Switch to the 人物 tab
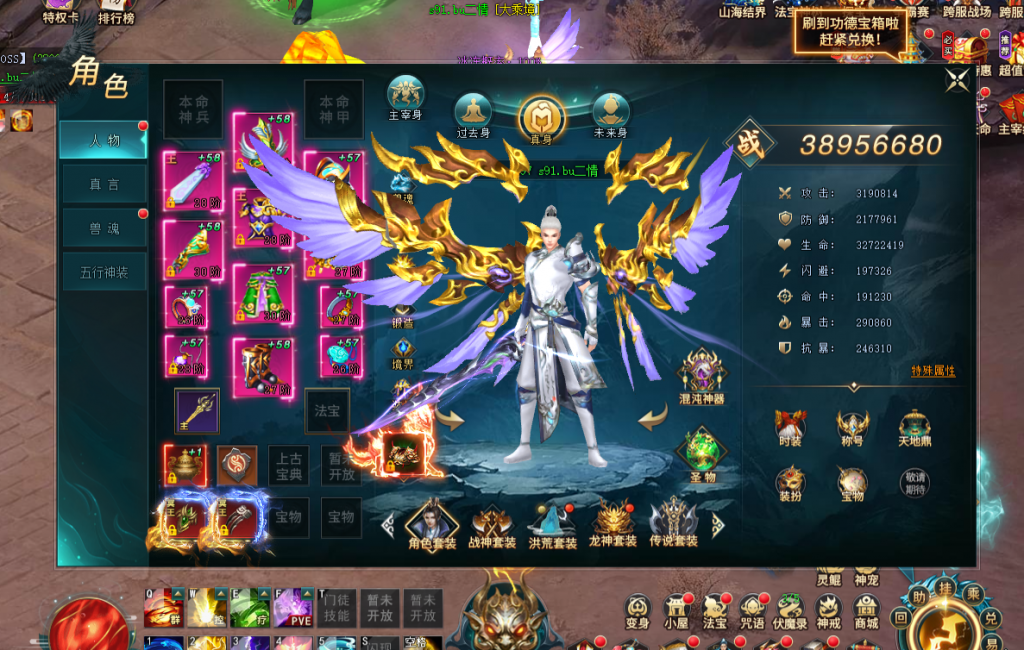 pyautogui.click(x=103, y=140)
